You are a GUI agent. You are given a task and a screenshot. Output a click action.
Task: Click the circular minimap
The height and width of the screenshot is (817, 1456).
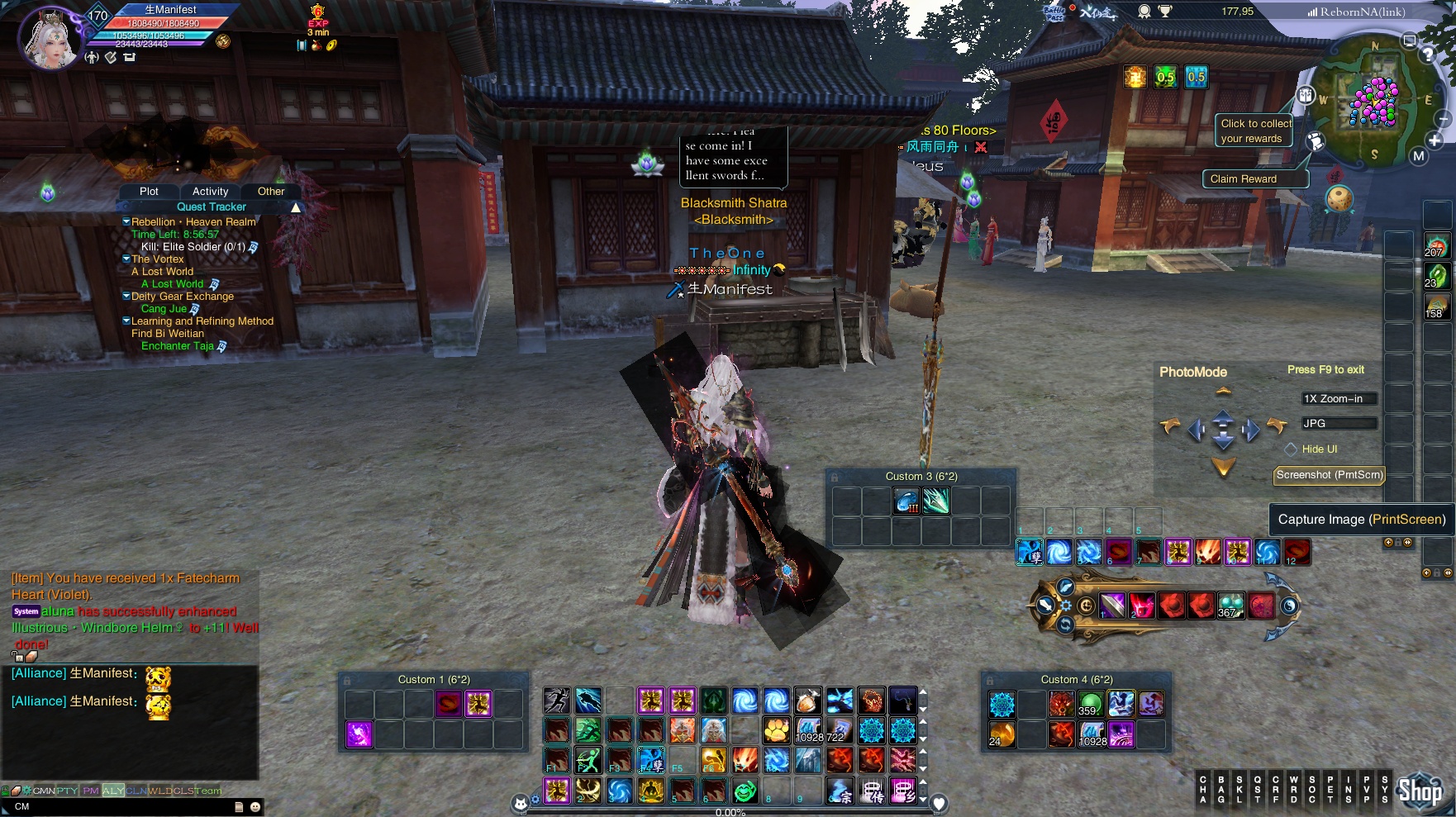pyautogui.click(x=1373, y=99)
